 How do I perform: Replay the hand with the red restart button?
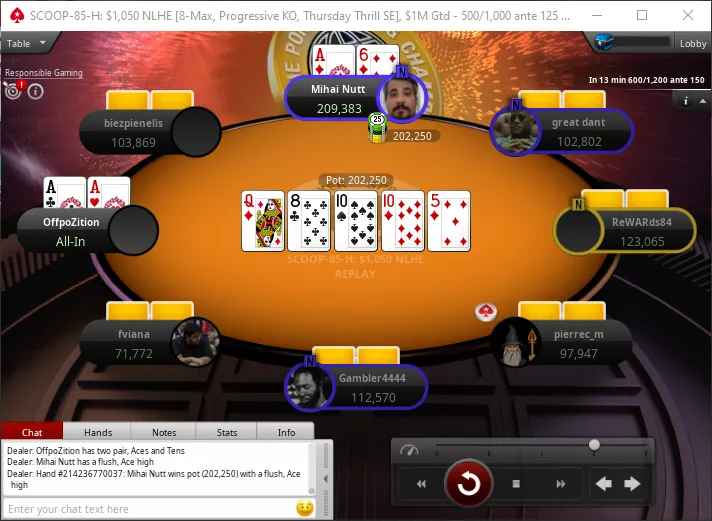click(468, 484)
